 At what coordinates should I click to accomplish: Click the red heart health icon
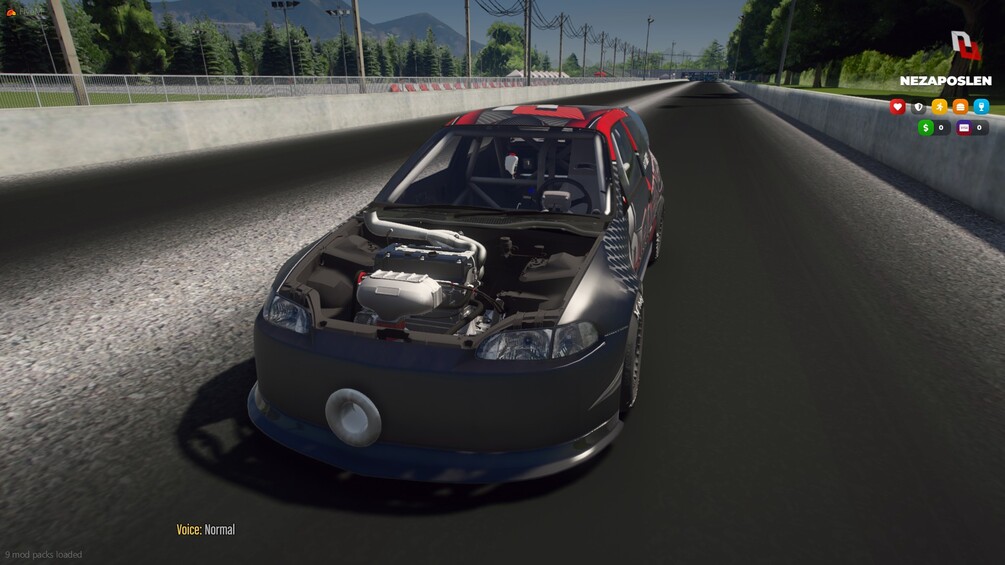[x=897, y=107]
